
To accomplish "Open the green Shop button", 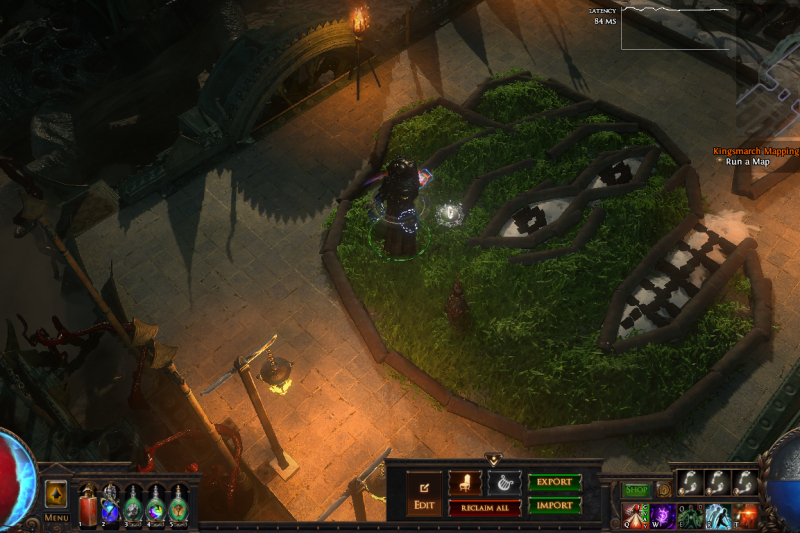I will coord(637,490).
